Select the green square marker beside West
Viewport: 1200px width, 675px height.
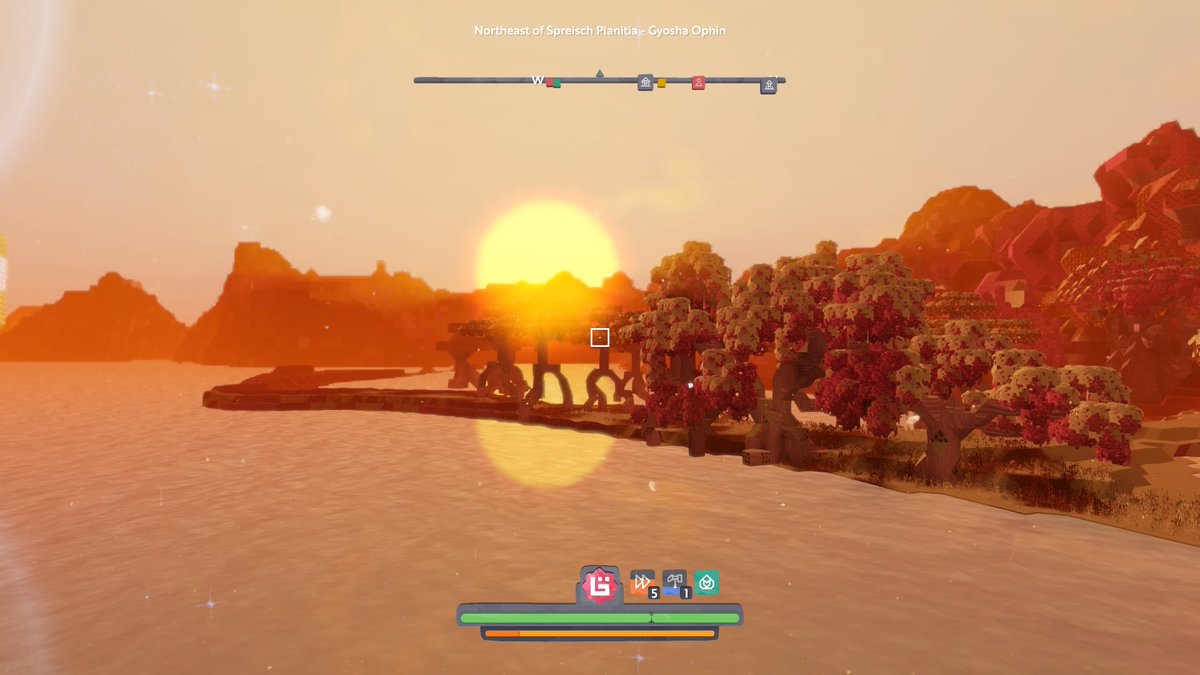point(556,84)
